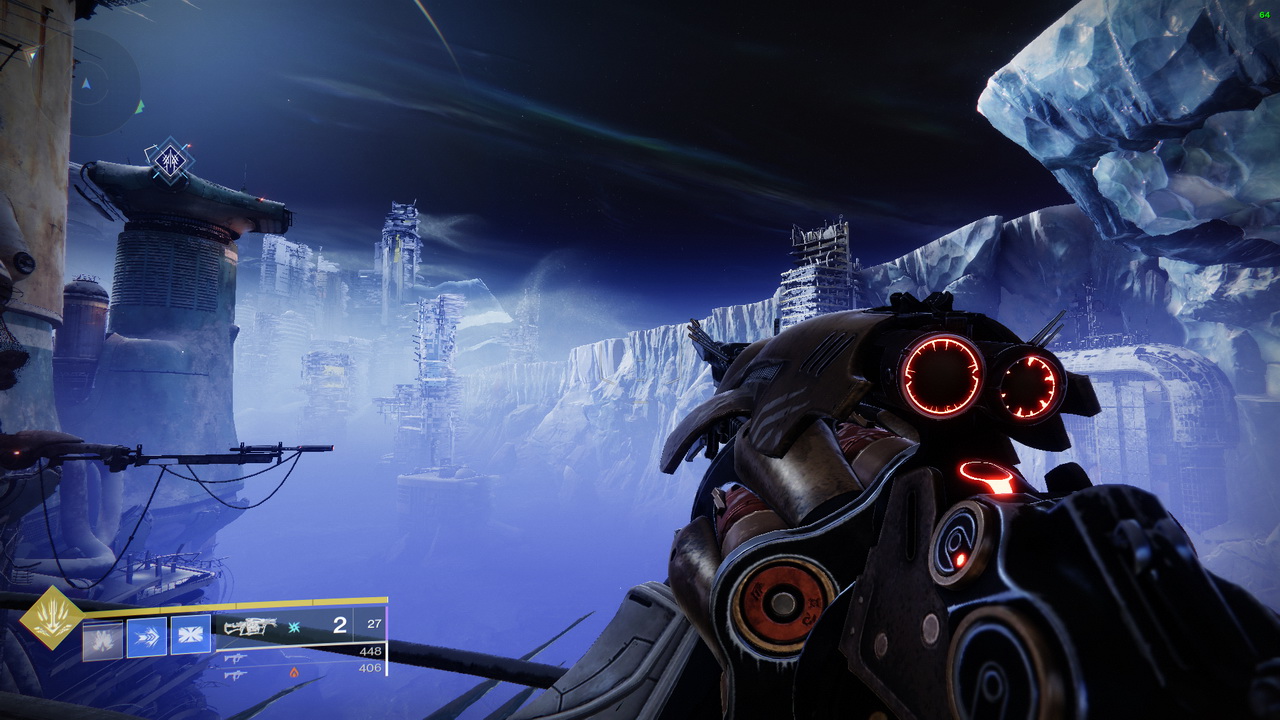Switch to the weapon with 448 ammo
Screen dimensions: 1280x720
[236, 656]
